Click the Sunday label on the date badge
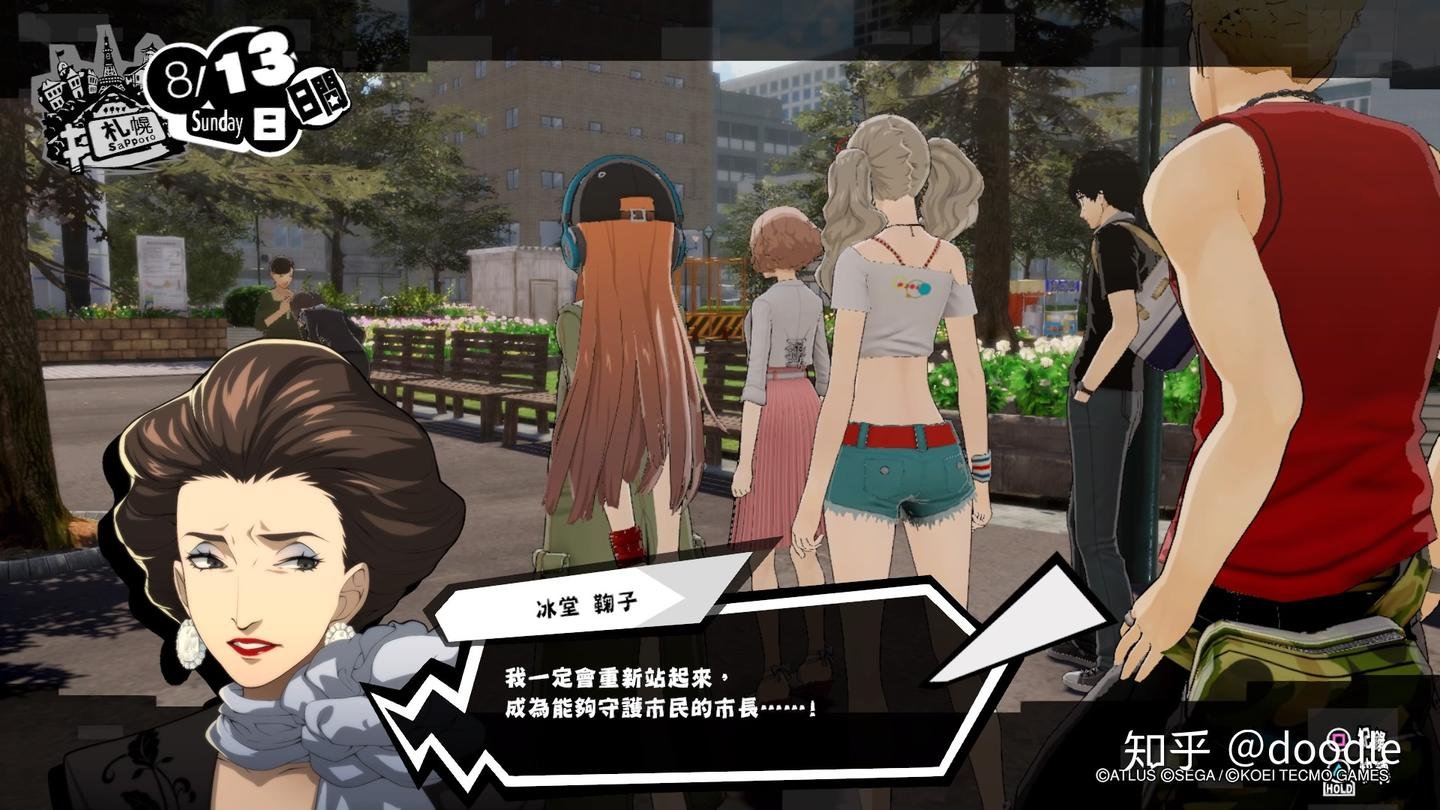1440x810 pixels. pyautogui.click(x=217, y=121)
